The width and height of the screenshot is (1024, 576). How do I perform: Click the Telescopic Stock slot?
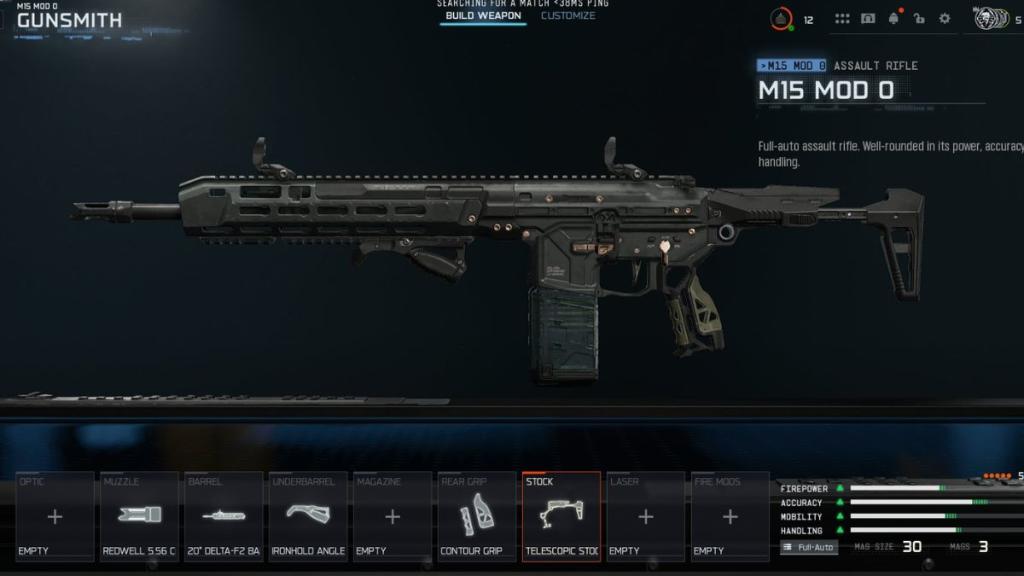[x=561, y=516]
